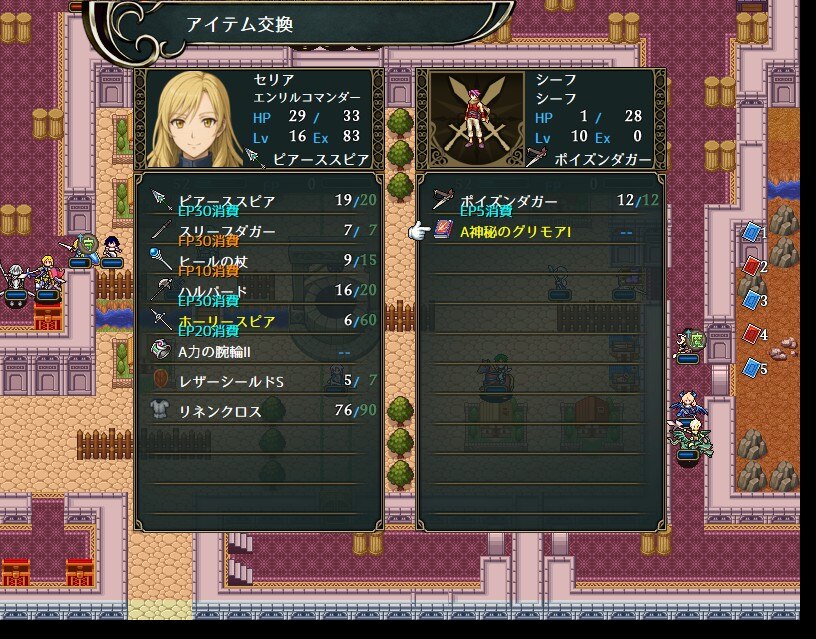Viewport: 816px width, 639px height.
Task: Choose the ホーリースピア row
Action: [258, 321]
